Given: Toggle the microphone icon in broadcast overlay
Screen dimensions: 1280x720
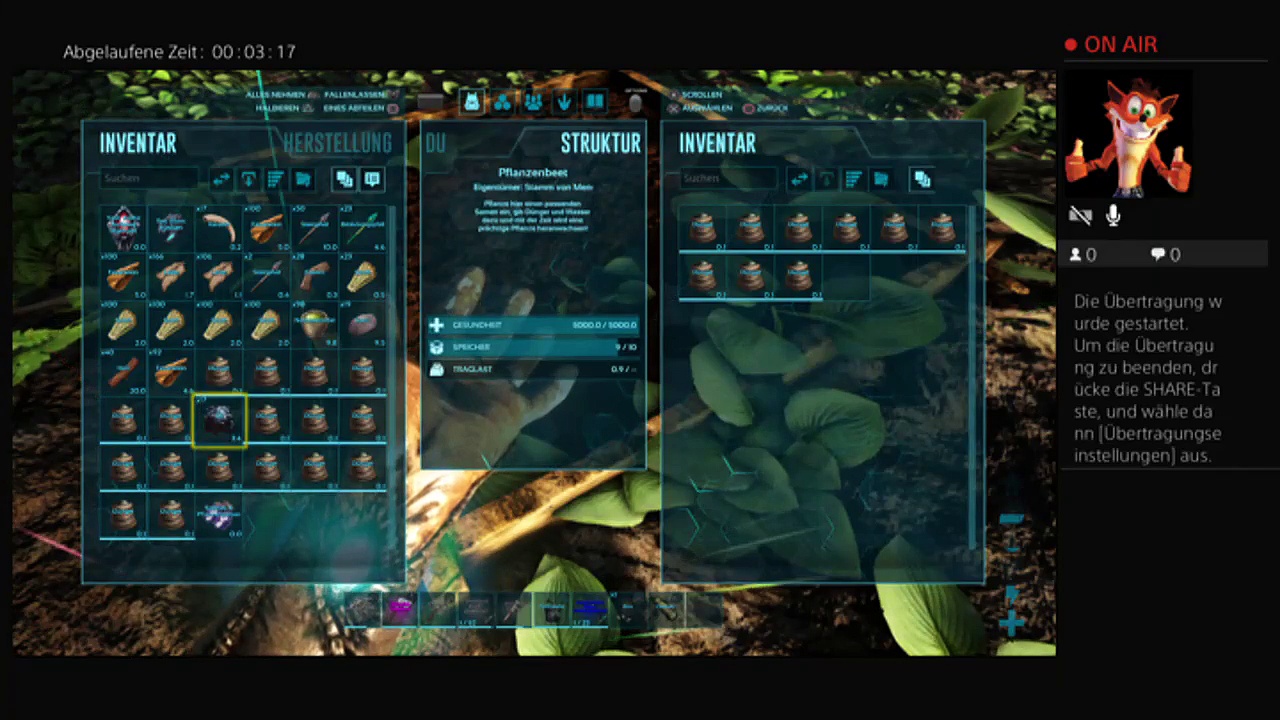Looking at the screenshot, I should pos(1113,215).
